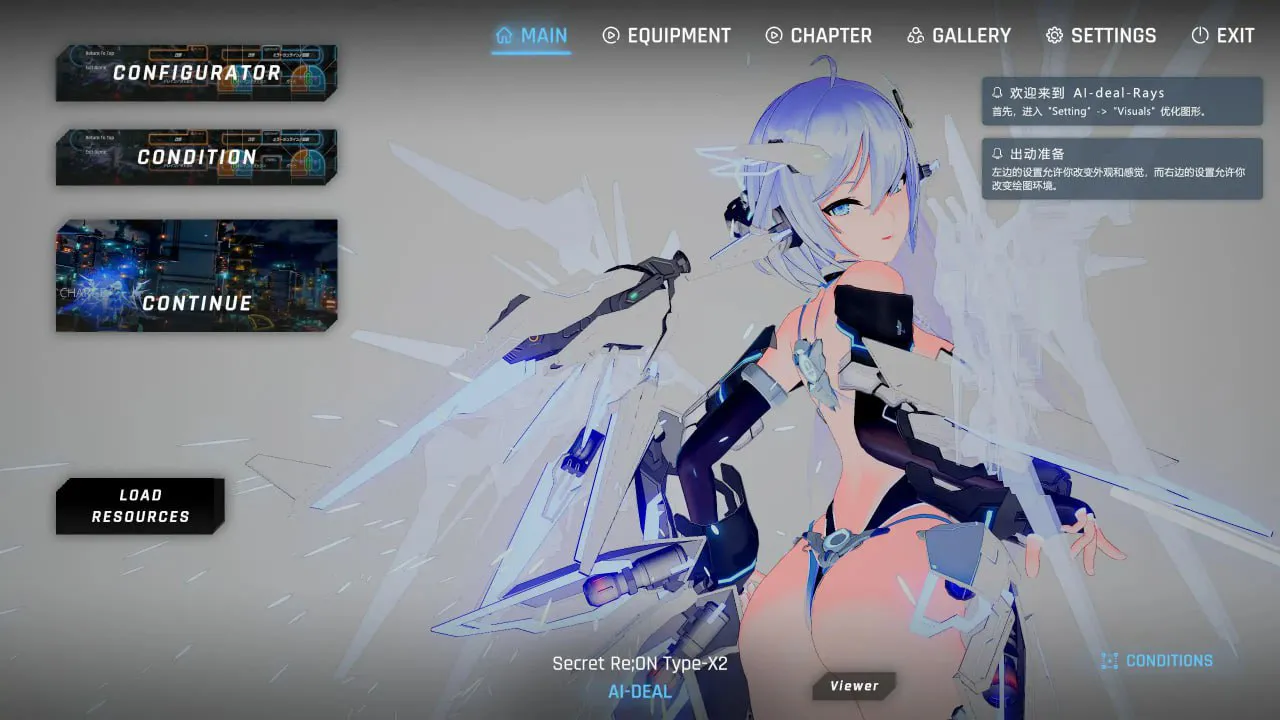The image size is (1280, 720).
Task: Click the welcome AI-deal-Rays notification
Action: click(x=1122, y=101)
